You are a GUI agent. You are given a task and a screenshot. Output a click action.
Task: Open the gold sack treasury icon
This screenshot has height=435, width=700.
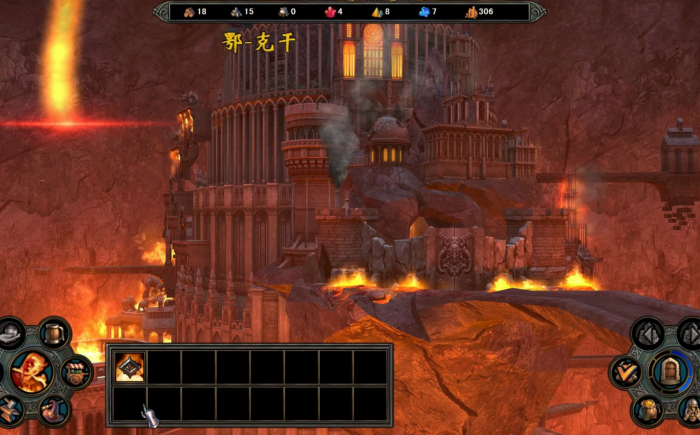pyautogui.click(x=647, y=410)
